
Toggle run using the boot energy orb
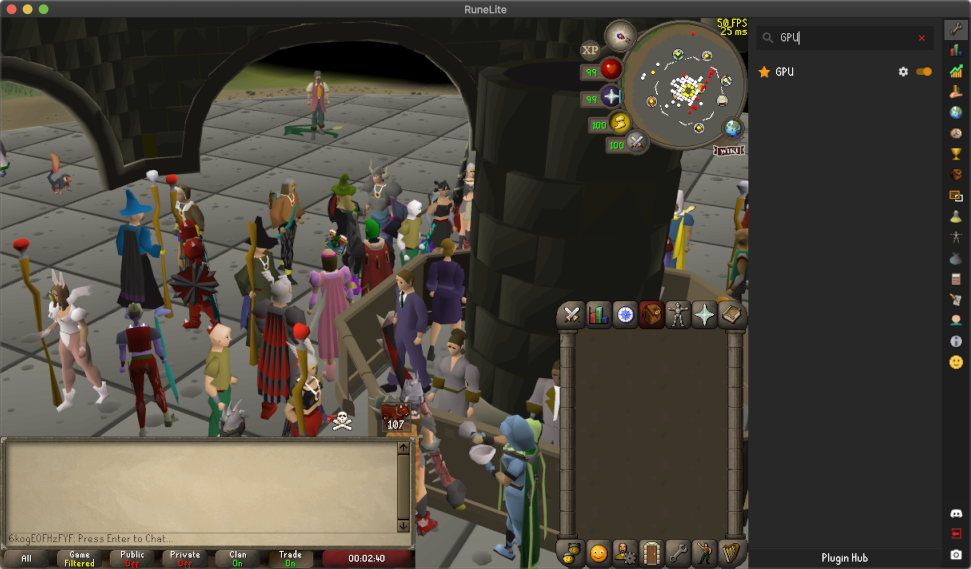click(x=621, y=122)
